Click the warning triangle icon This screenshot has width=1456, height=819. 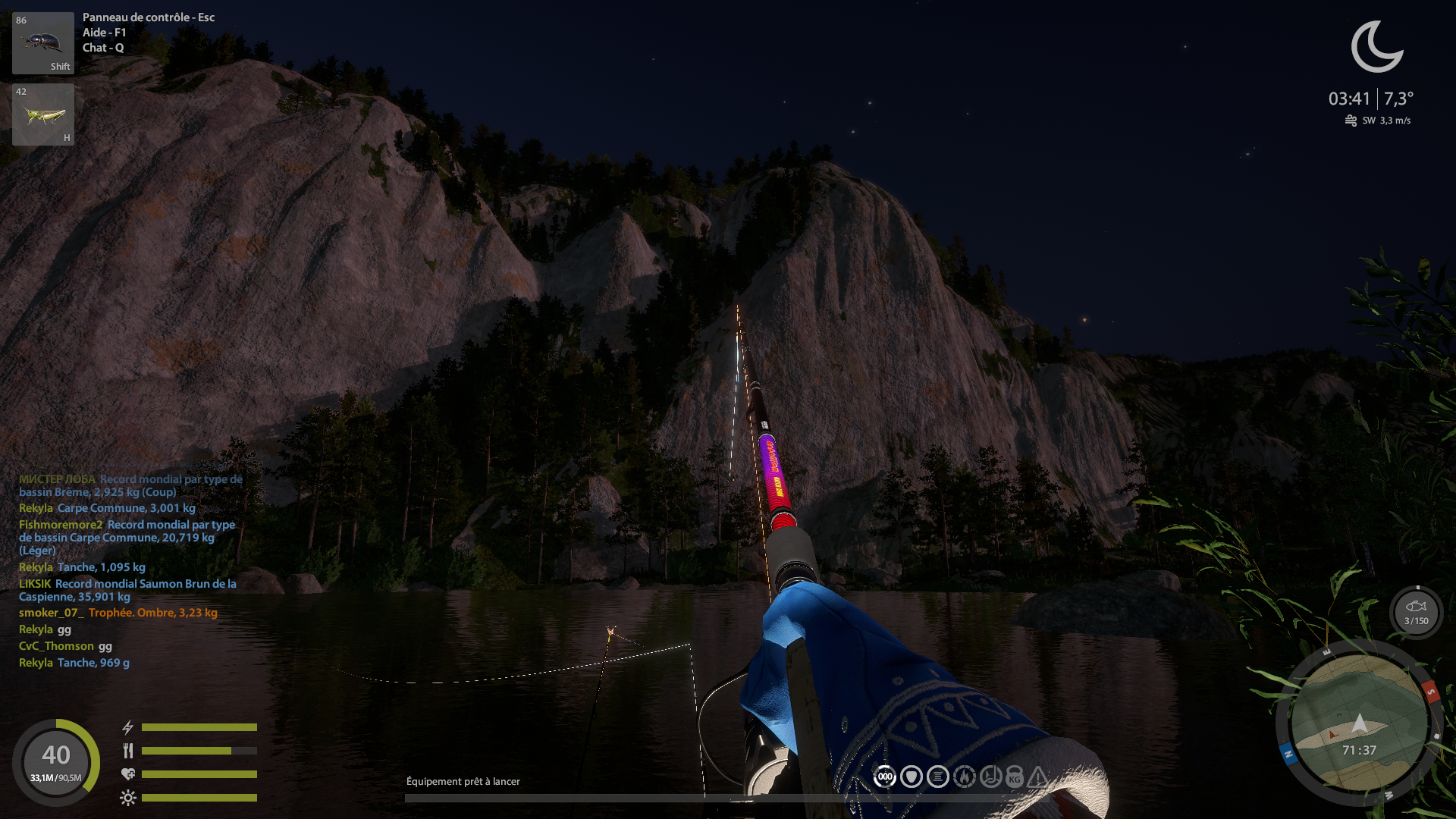tap(1038, 777)
